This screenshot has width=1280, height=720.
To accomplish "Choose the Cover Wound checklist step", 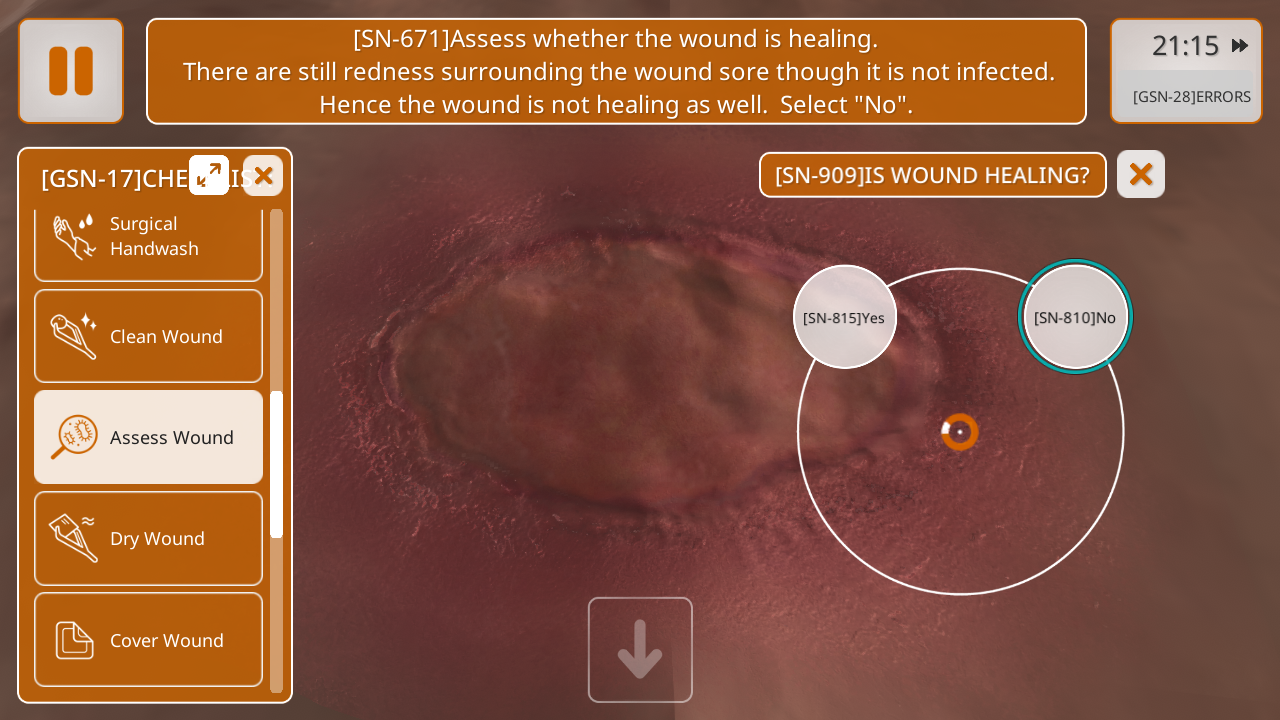I will click(x=149, y=640).
